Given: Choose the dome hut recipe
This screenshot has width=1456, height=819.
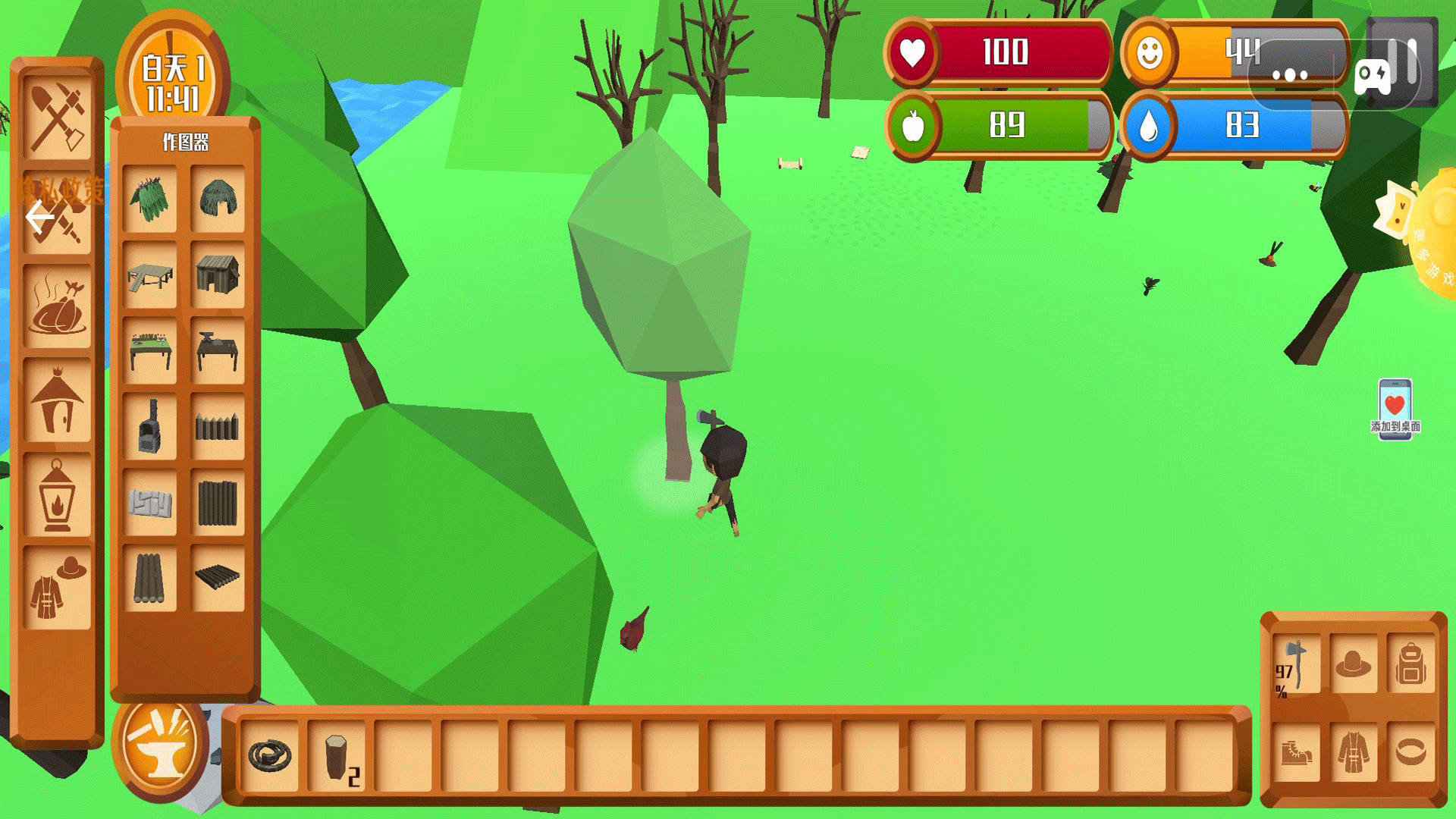Looking at the screenshot, I should tap(218, 199).
